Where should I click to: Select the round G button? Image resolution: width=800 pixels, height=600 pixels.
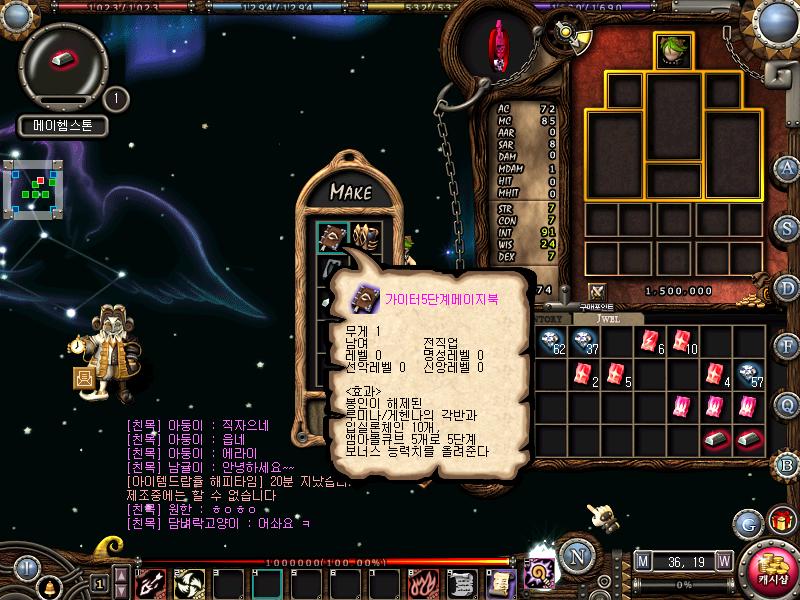(747, 523)
